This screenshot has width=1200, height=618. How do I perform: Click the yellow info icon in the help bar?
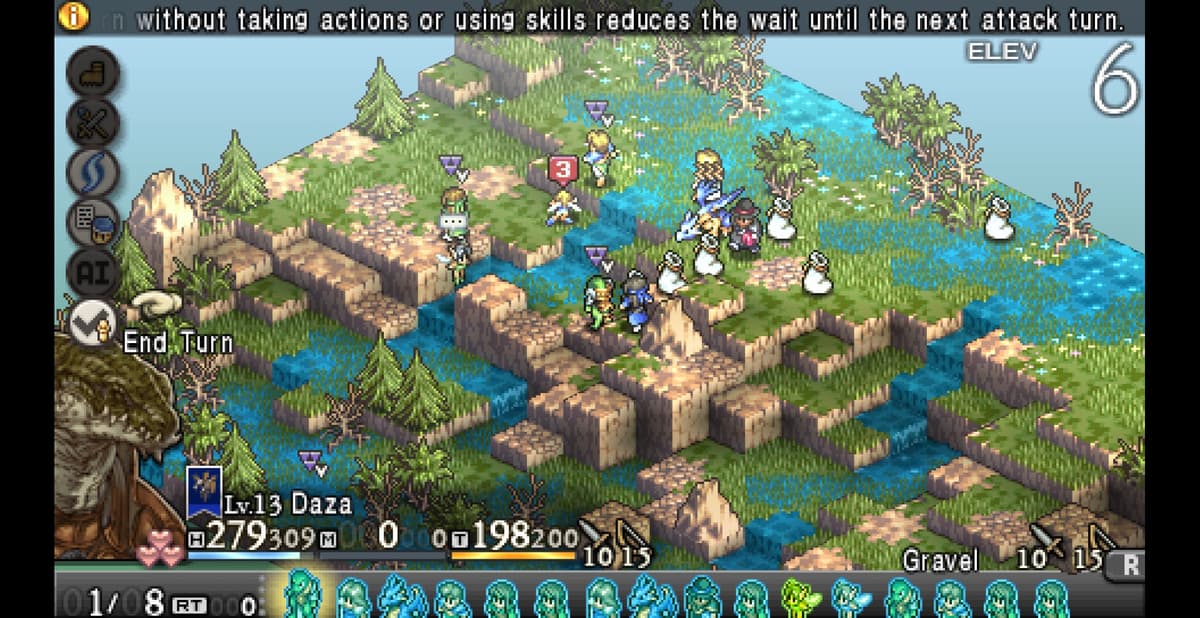point(72,16)
